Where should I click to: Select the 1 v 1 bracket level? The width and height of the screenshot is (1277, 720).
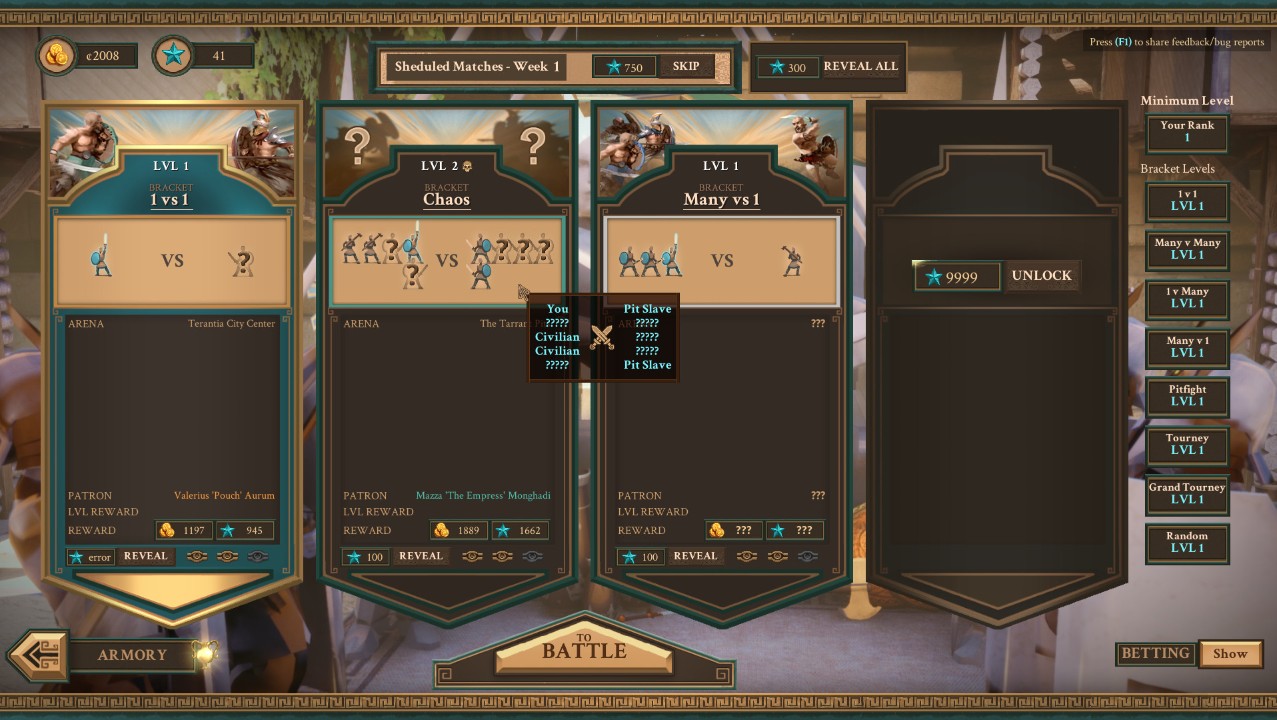(x=1187, y=201)
